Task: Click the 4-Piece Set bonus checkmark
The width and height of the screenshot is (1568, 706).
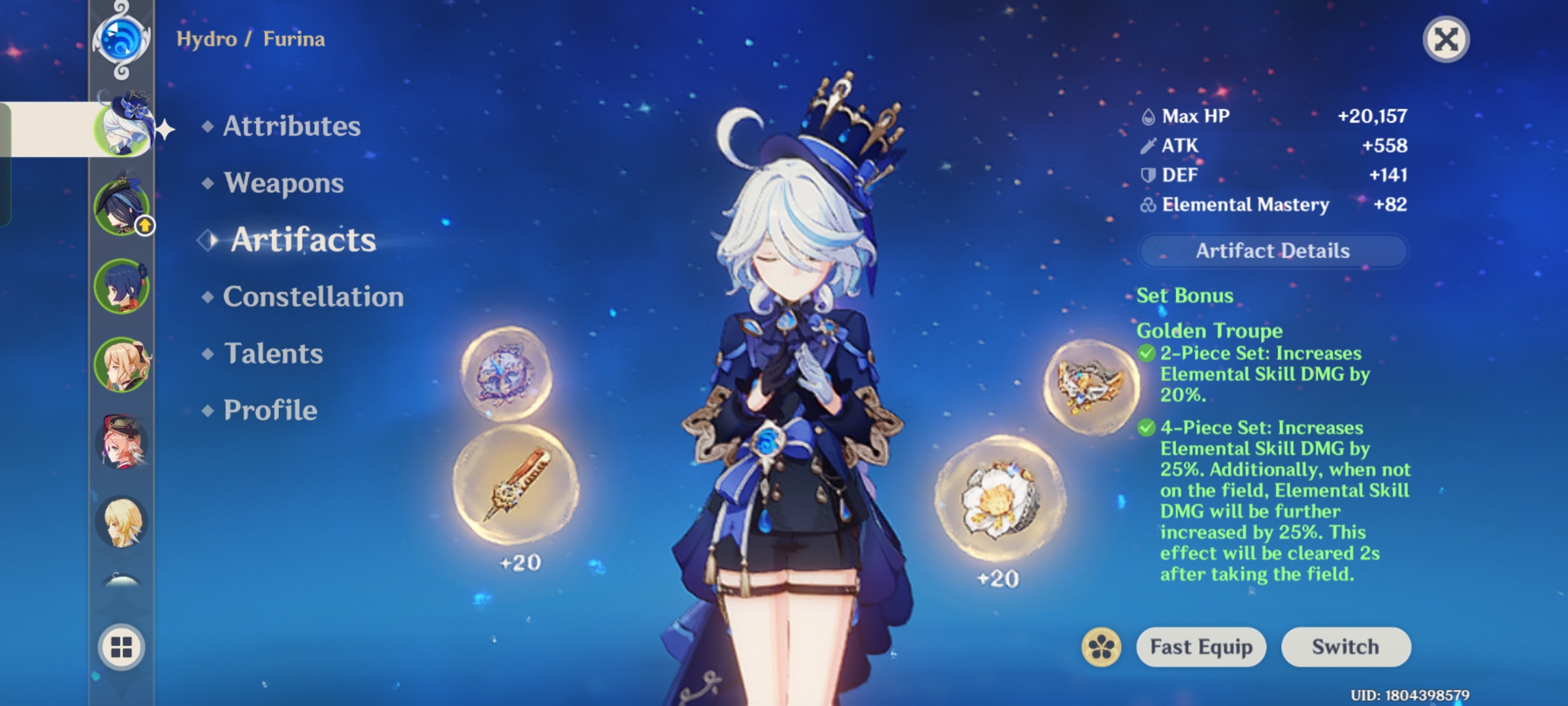Action: pyautogui.click(x=1145, y=428)
